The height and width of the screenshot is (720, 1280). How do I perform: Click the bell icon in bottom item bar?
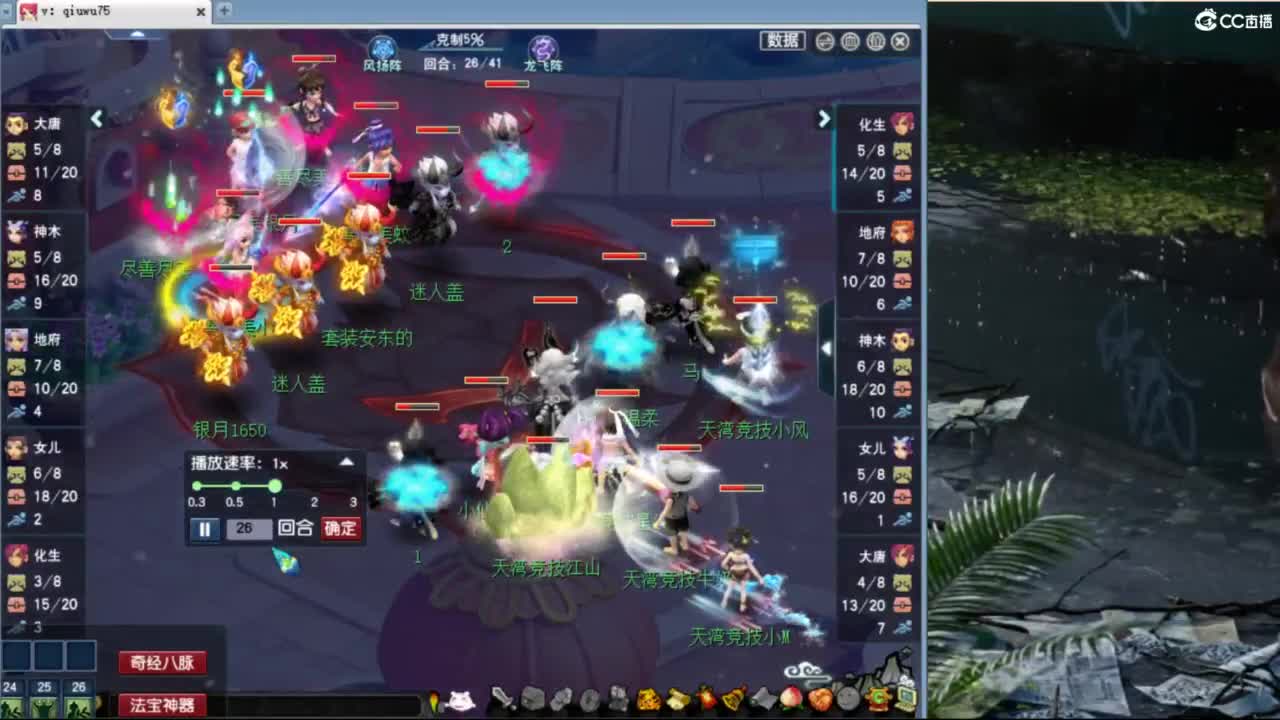pyautogui.click(x=731, y=702)
